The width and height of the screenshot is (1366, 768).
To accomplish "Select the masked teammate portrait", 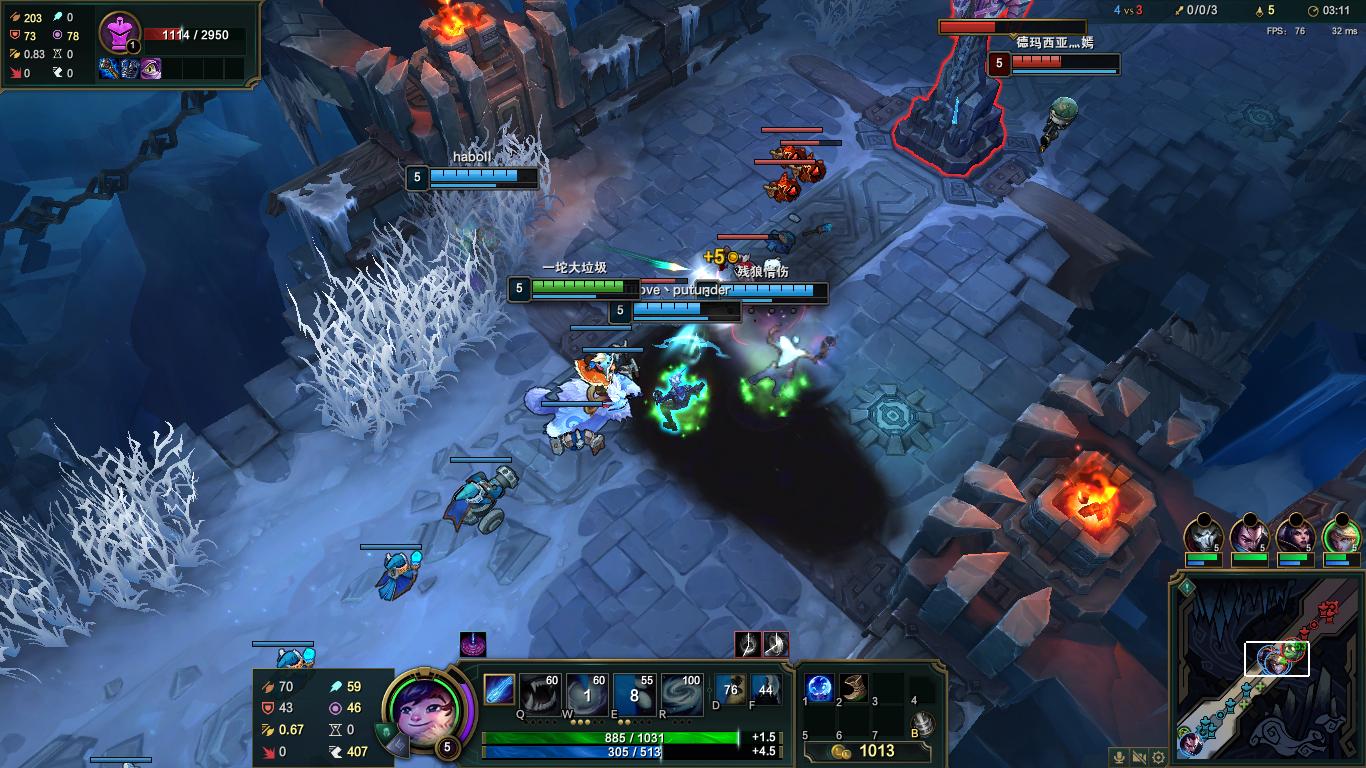I will pos(1203,536).
